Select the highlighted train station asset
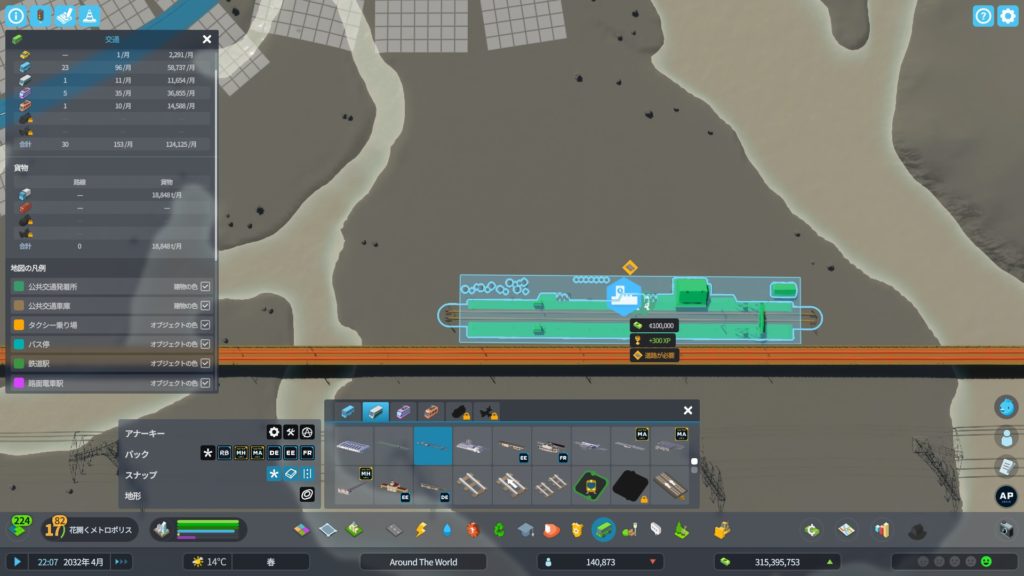Viewport: 1024px width, 576px height. pyautogui.click(x=433, y=445)
